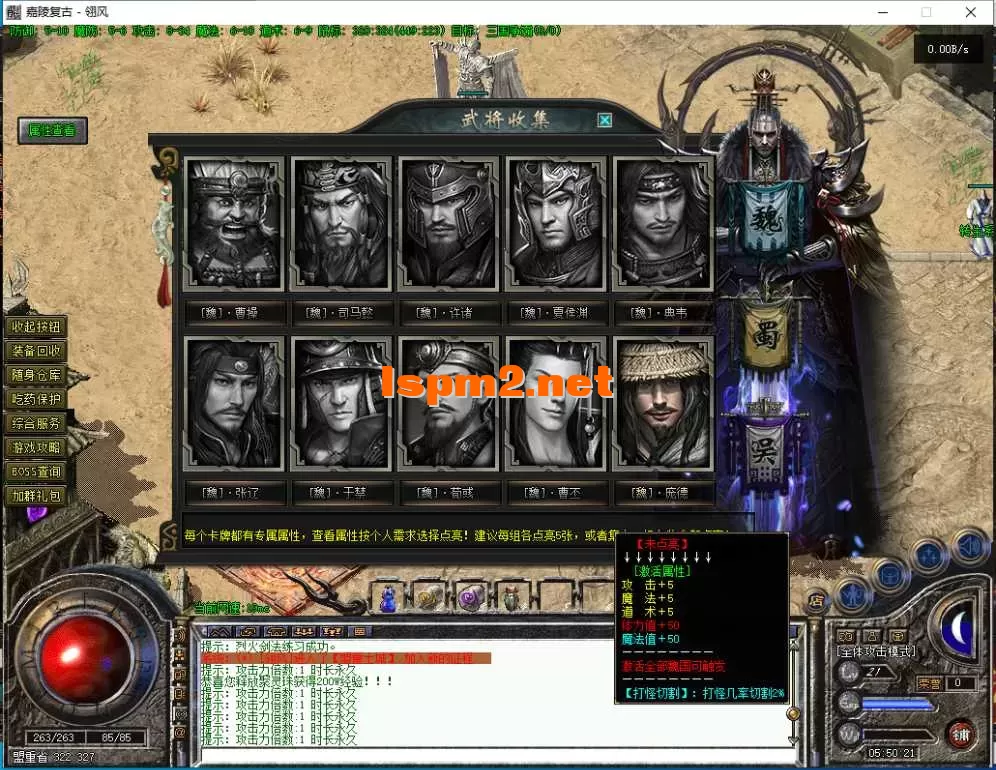The image size is (996, 770).
Task: Select the 曹丕 portrait card
Action: point(555,403)
